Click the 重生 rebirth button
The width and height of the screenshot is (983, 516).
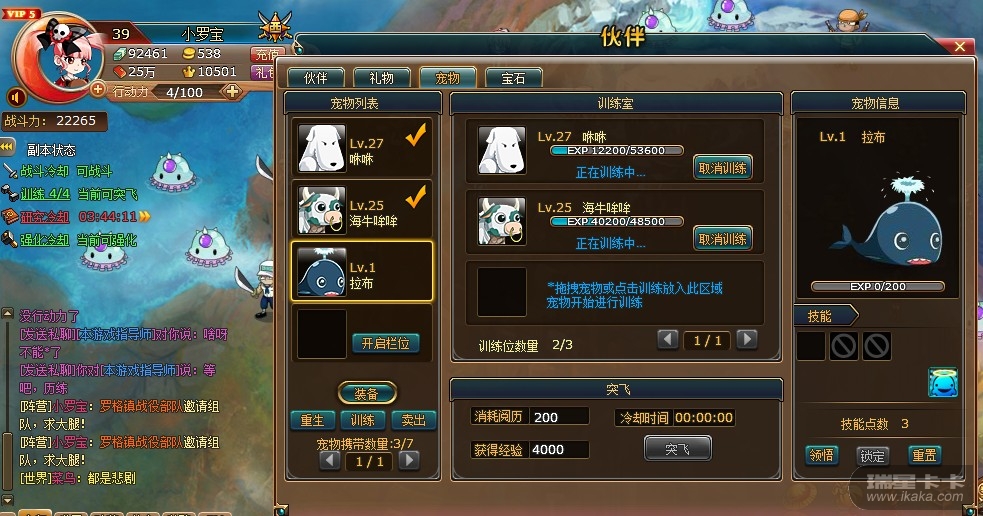coord(312,420)
